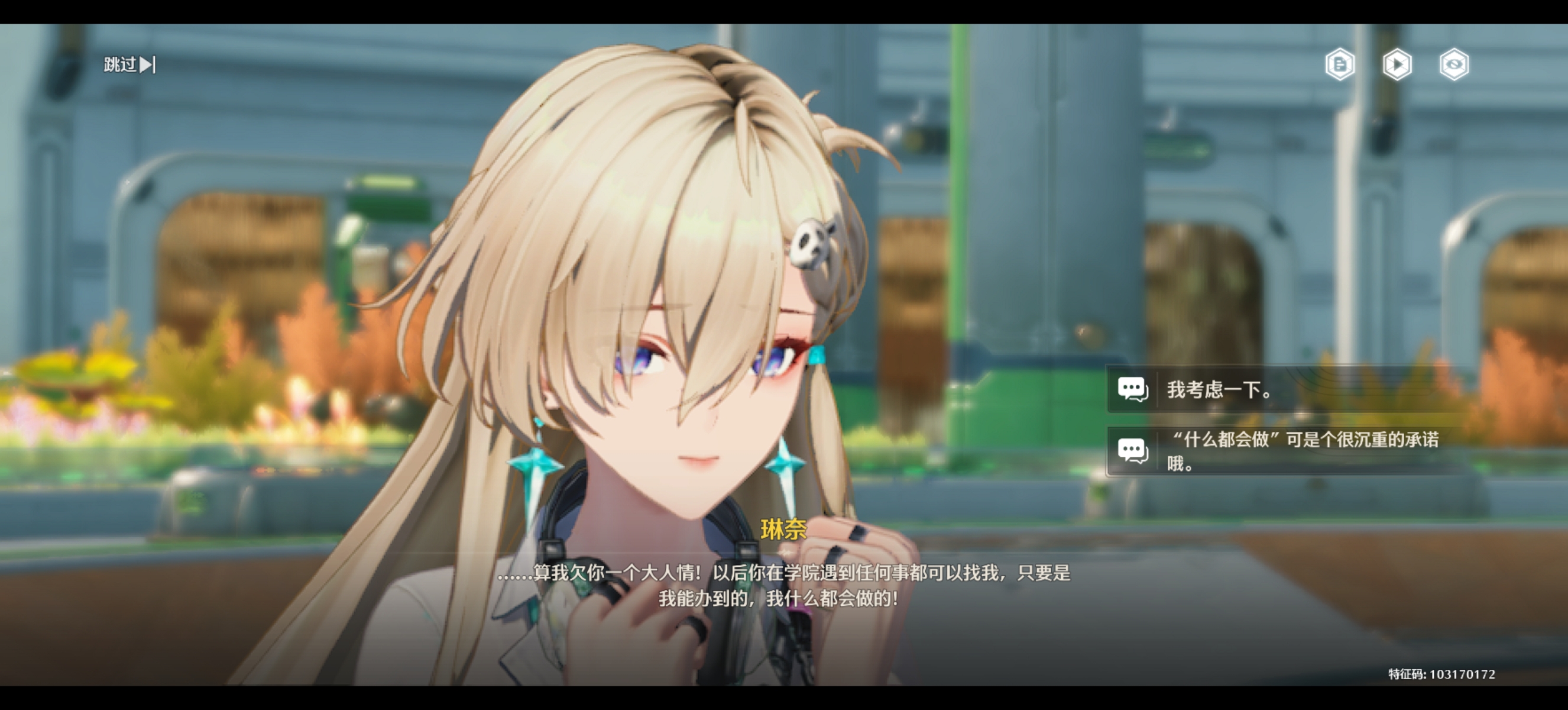This screenshot has height=710, width=1568.
Task: Skip the cutscene with 跳过 button
Action: click(x=129, y=64)
